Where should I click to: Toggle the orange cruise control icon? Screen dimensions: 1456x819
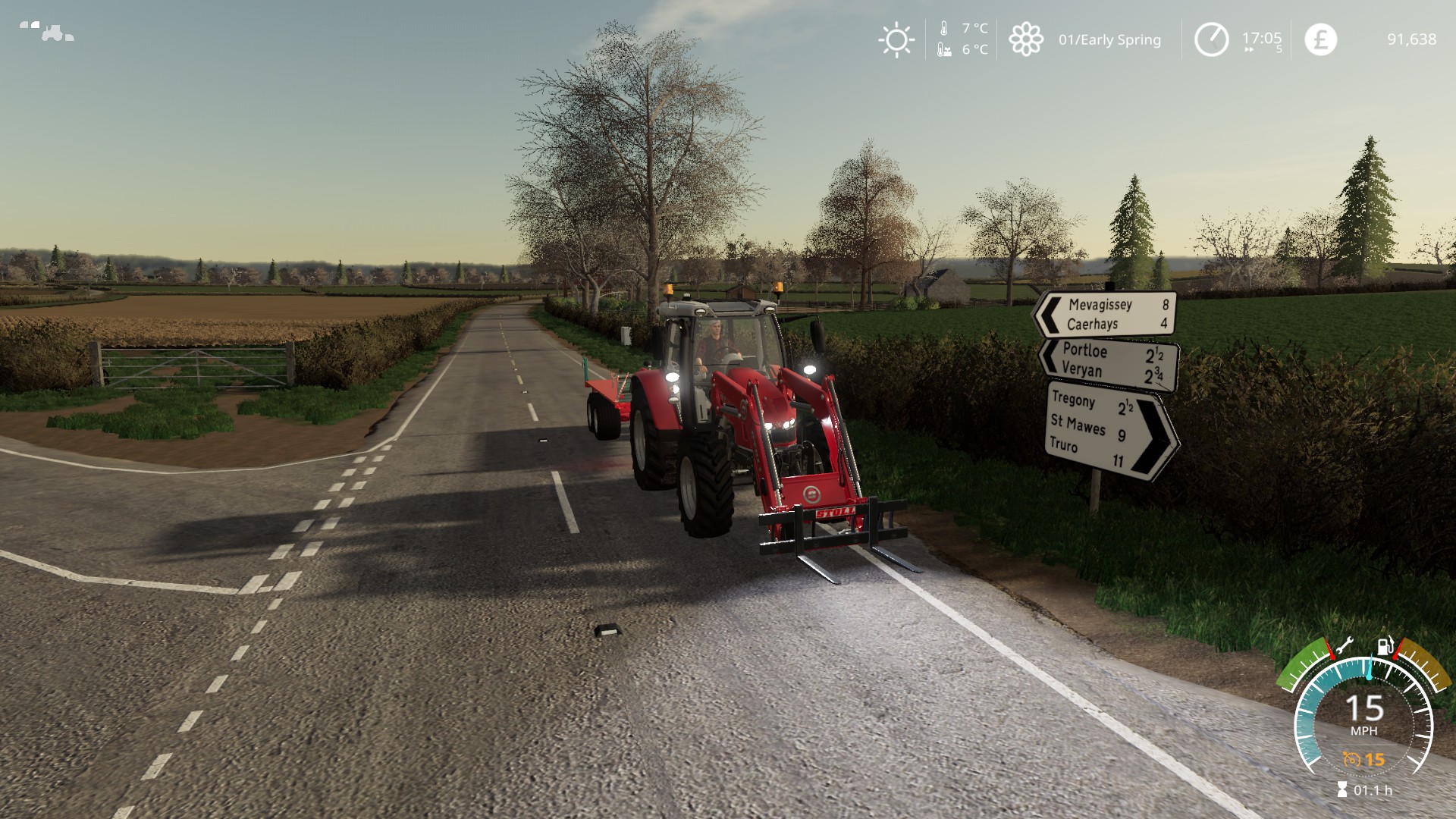[1351, 759]
